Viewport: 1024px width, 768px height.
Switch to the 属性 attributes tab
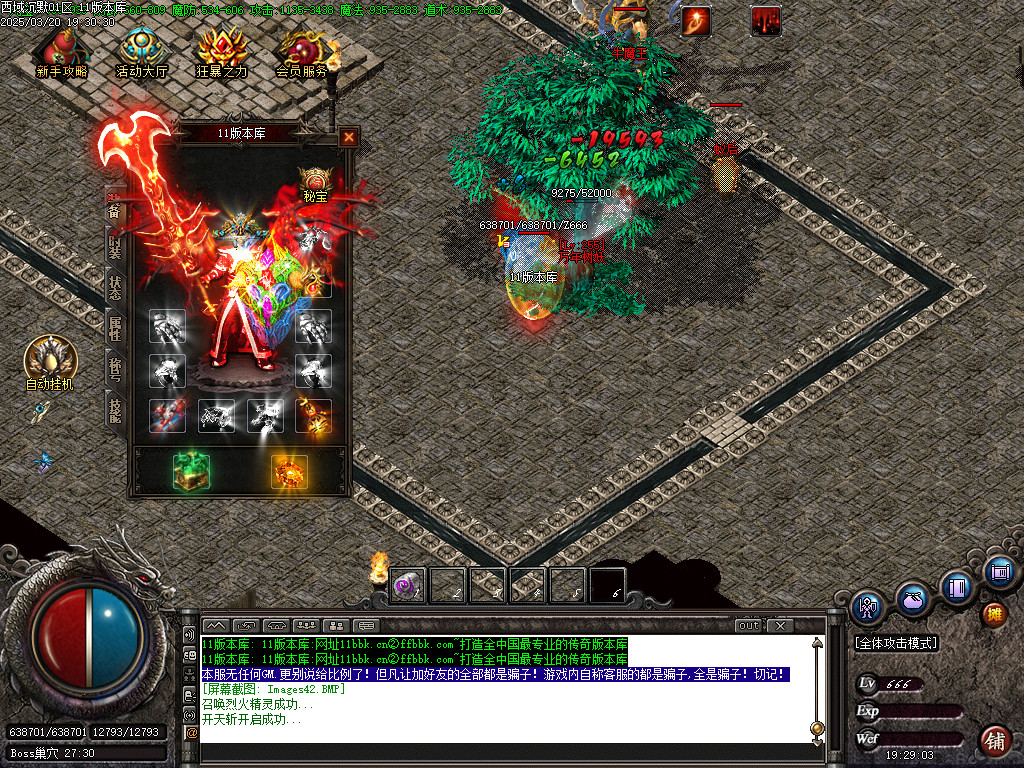115,326
